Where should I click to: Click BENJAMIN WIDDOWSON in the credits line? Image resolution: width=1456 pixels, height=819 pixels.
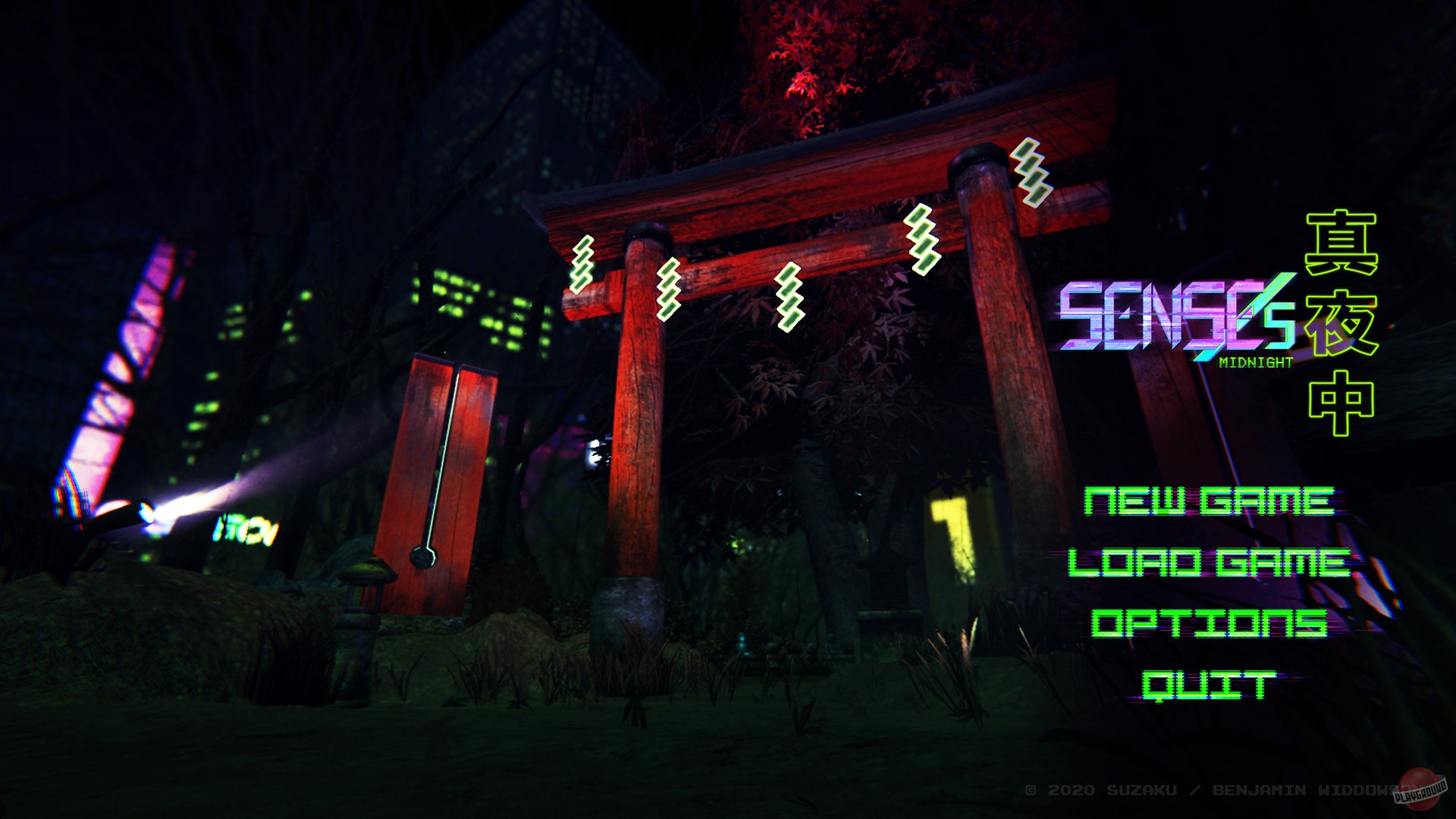1312,789
